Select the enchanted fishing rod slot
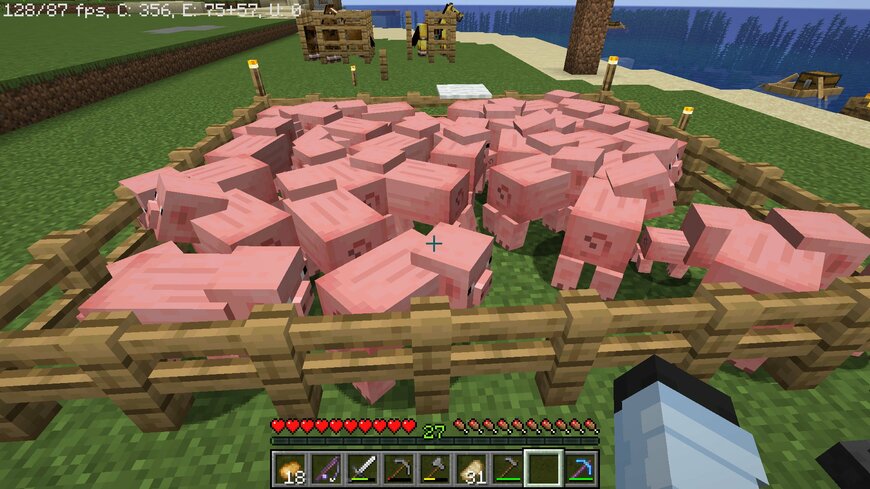This screenshot has height=489, width=870. pos(327,467)
